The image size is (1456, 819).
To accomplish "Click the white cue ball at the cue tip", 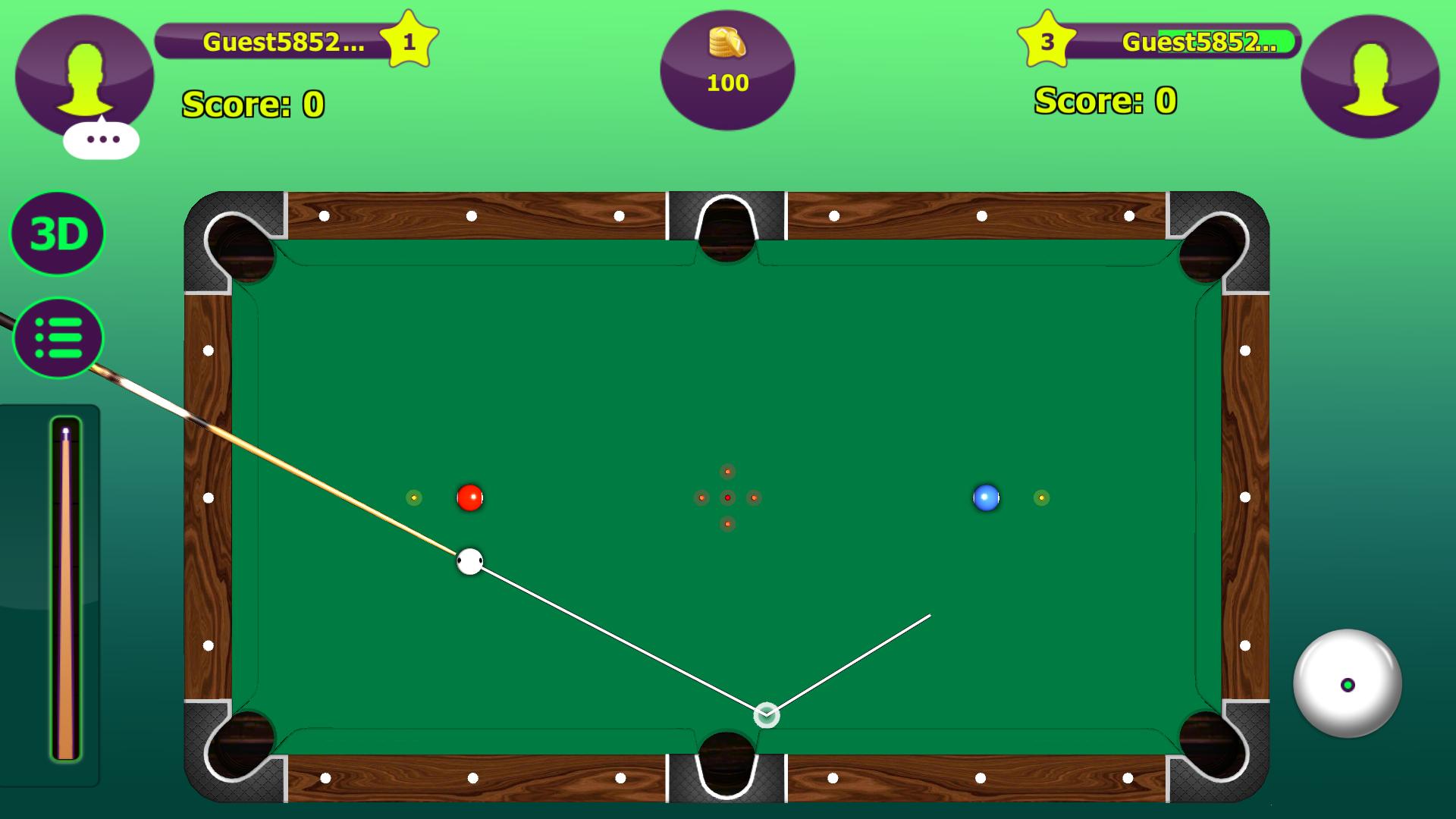I will coord(469,561).
